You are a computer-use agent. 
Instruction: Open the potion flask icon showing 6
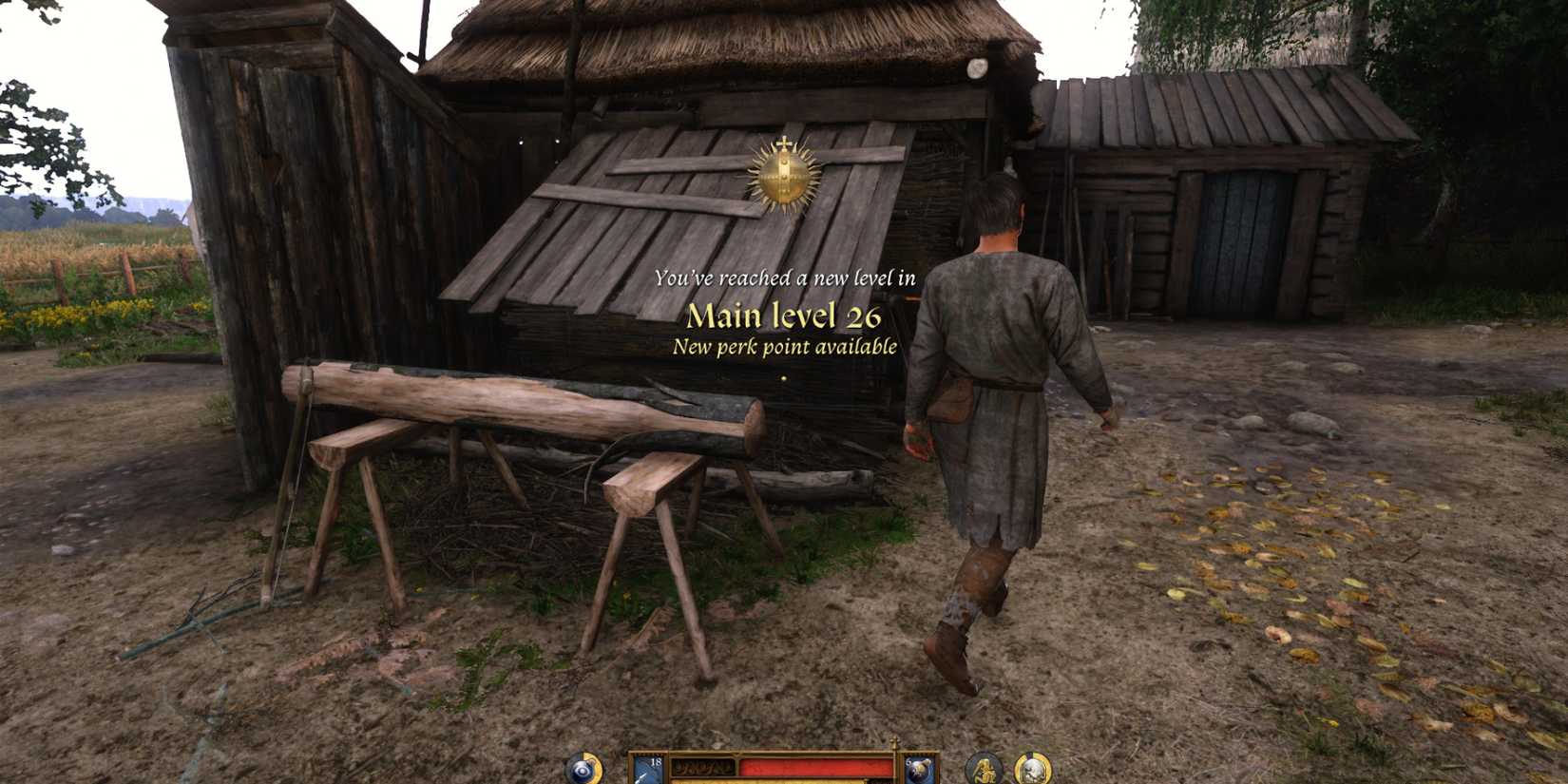(x=918, y=768)
